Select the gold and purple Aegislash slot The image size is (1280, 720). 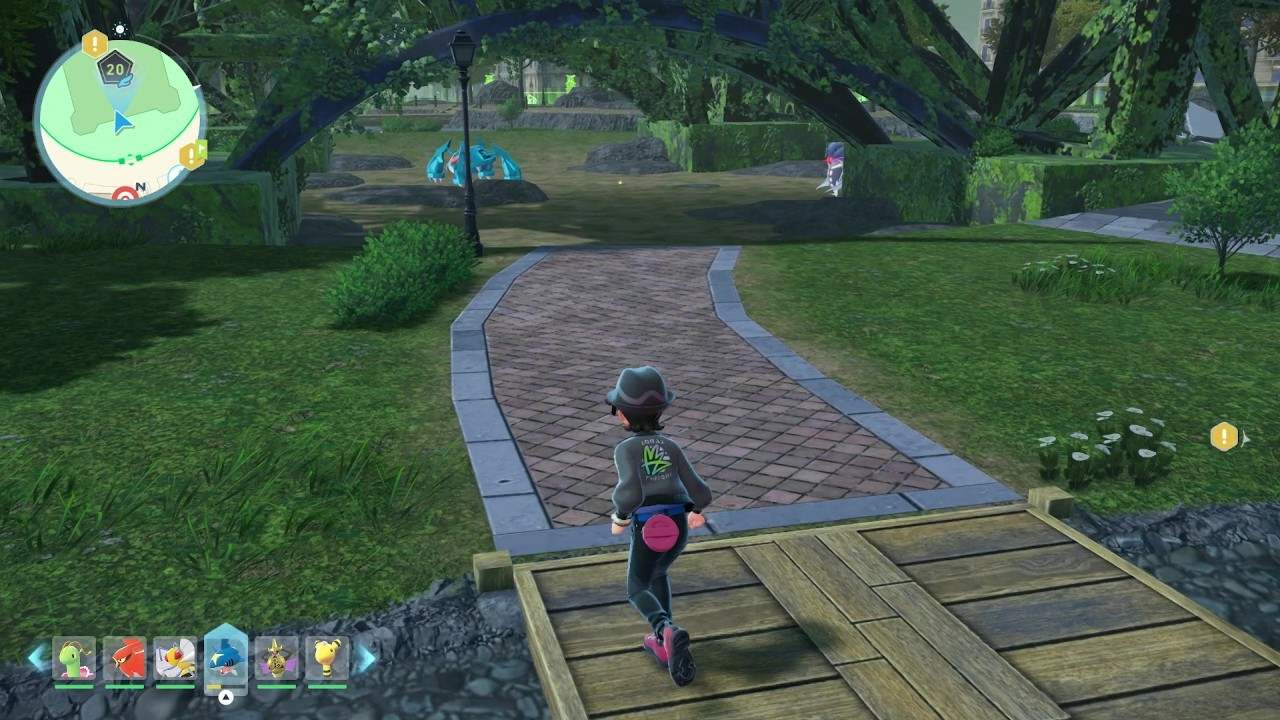click(276, 658)
